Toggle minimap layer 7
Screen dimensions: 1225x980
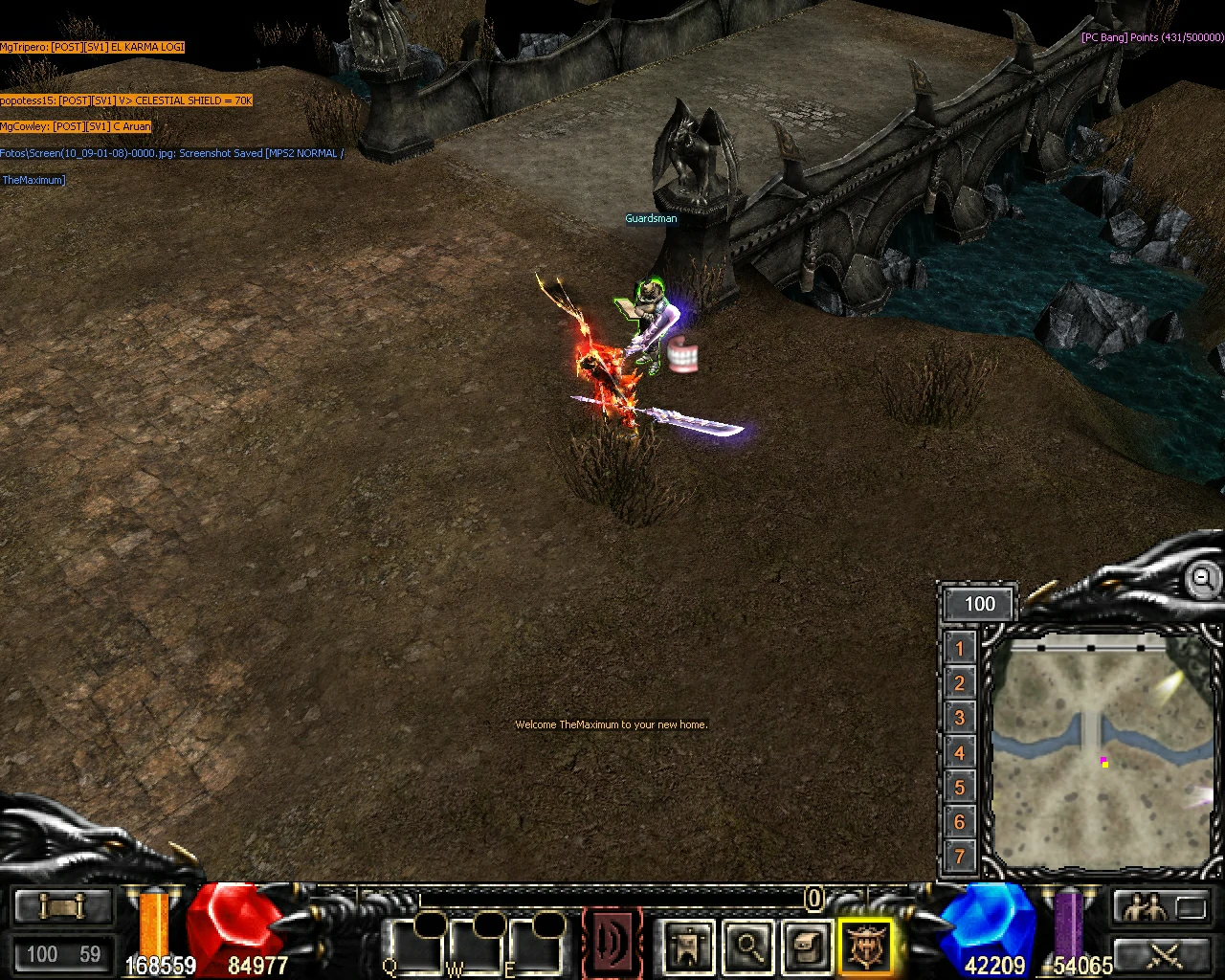tap(958, 857)
